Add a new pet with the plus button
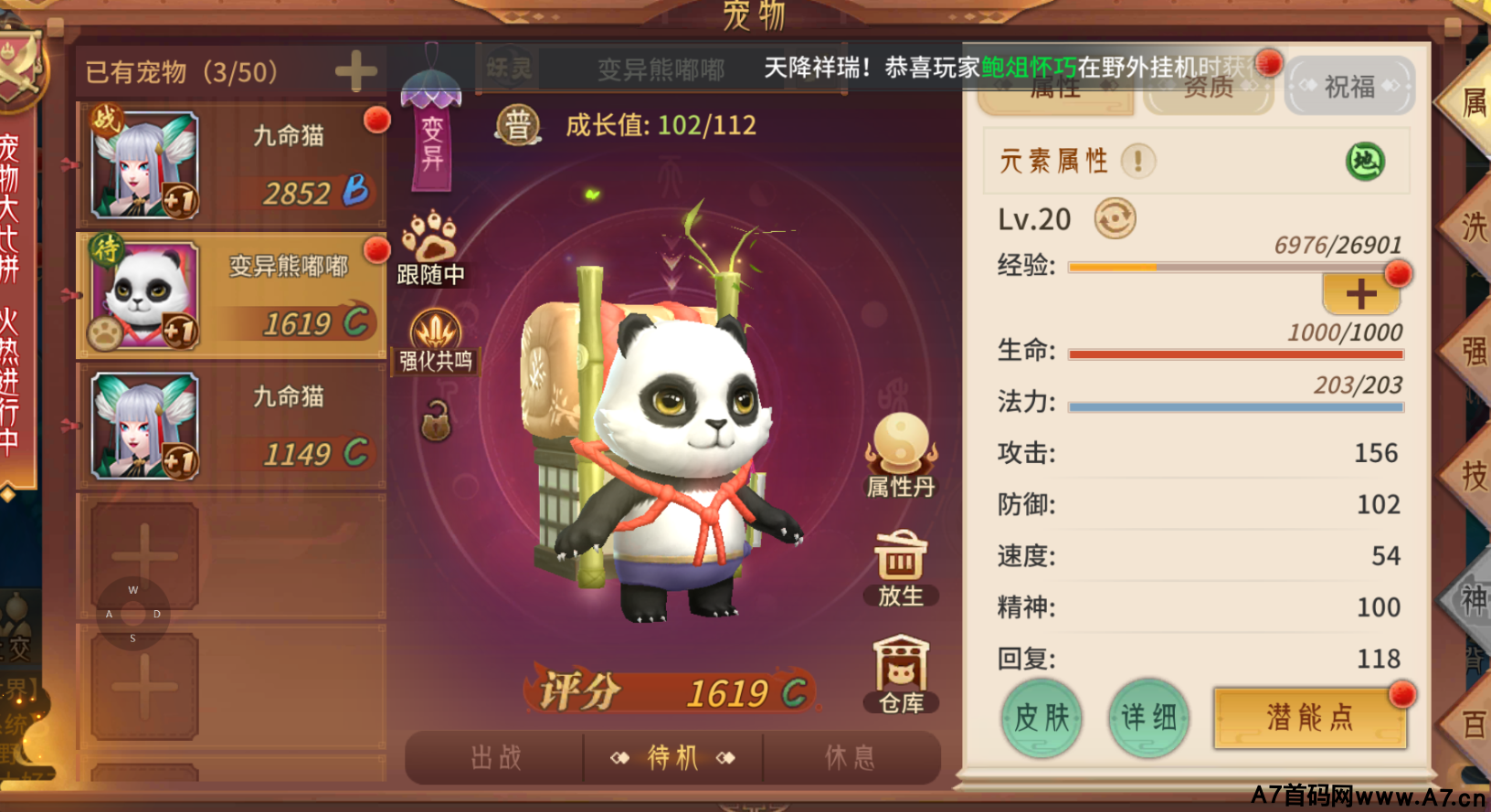The width and height of the screenshot is (1491, 812). coord(355,71)
